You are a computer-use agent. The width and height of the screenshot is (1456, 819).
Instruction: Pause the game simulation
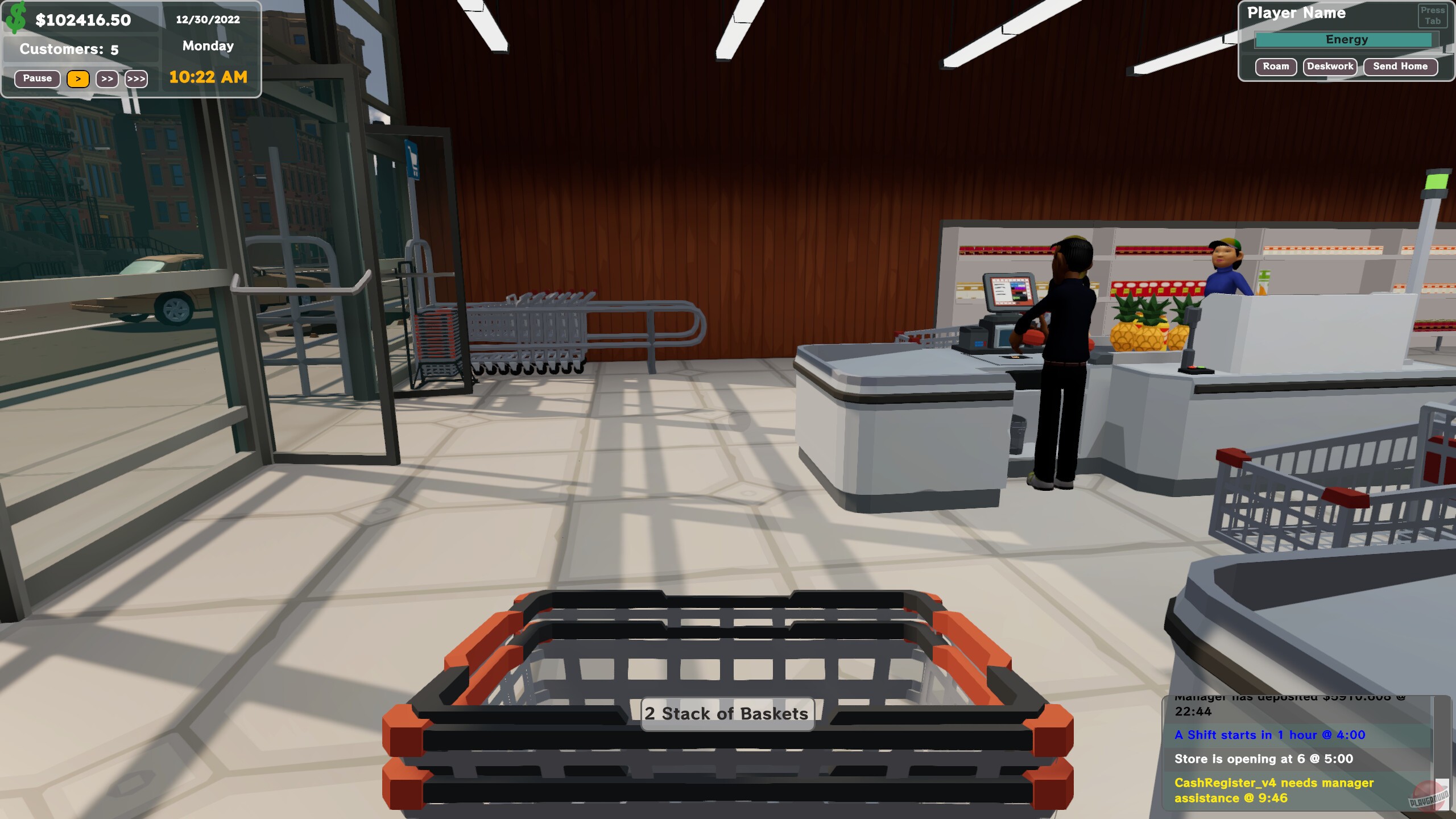(36, 78)
